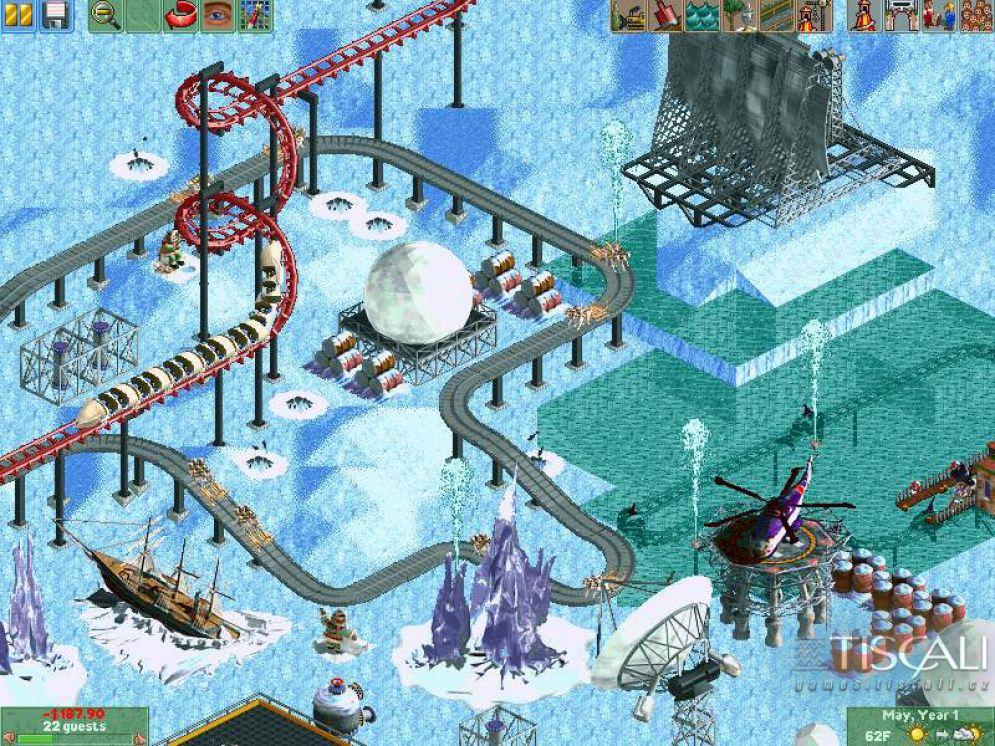This screenshot has height=746, width=995.
Task: Select the footpath construction tool
Action: point(777,16)
